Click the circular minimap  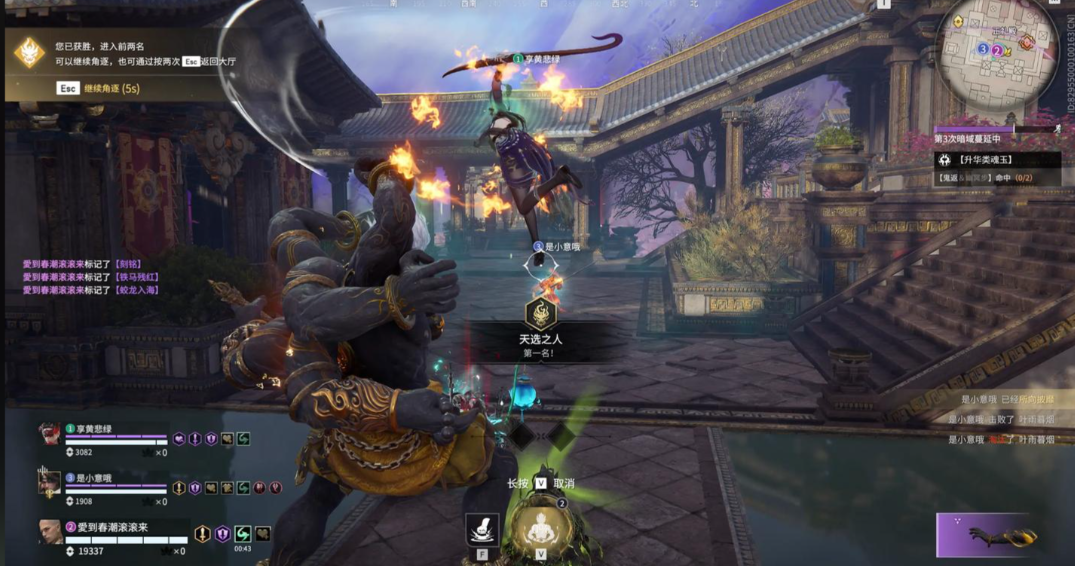tap(1000, 48)
